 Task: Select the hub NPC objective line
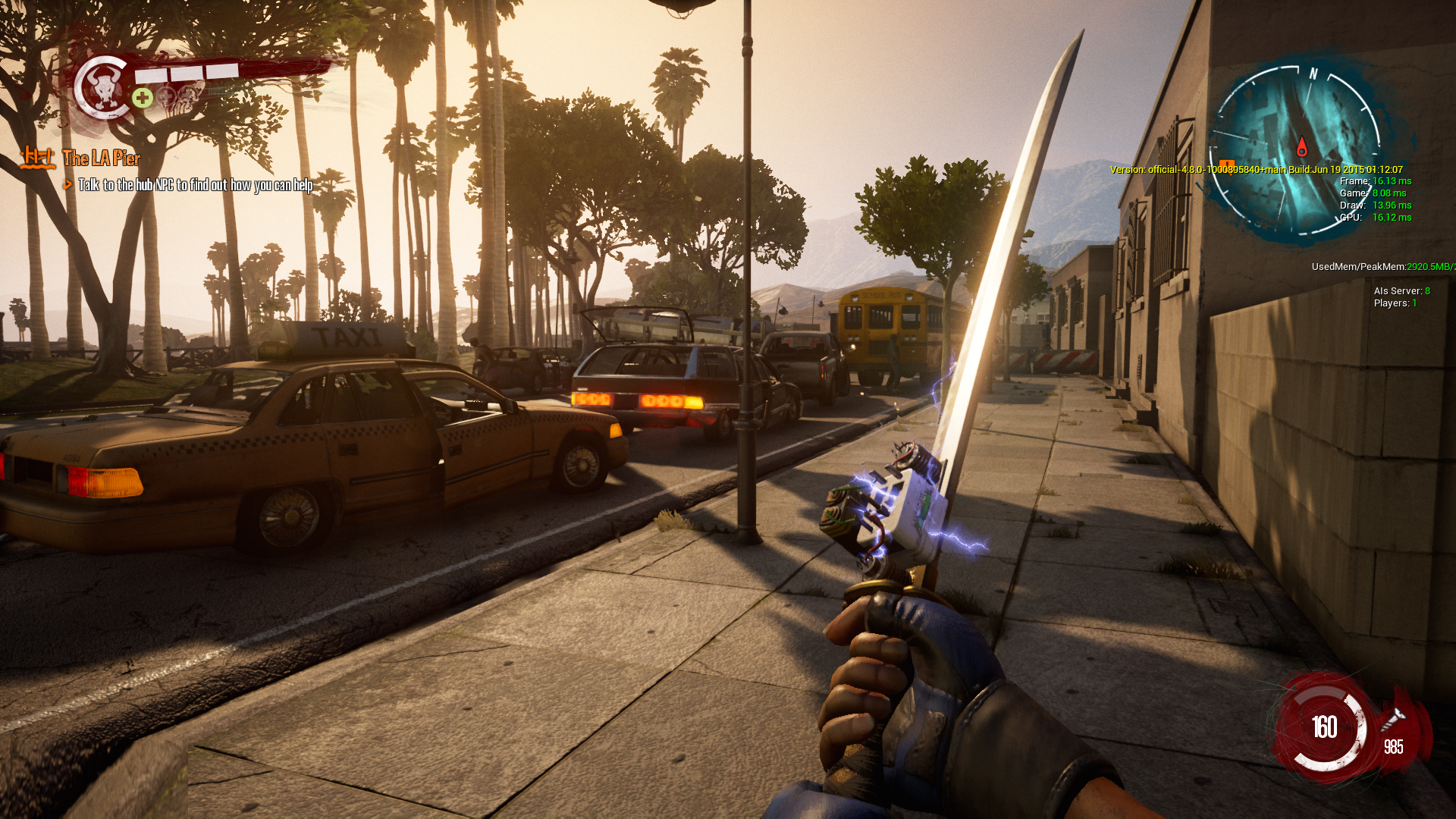pos(195,185)
